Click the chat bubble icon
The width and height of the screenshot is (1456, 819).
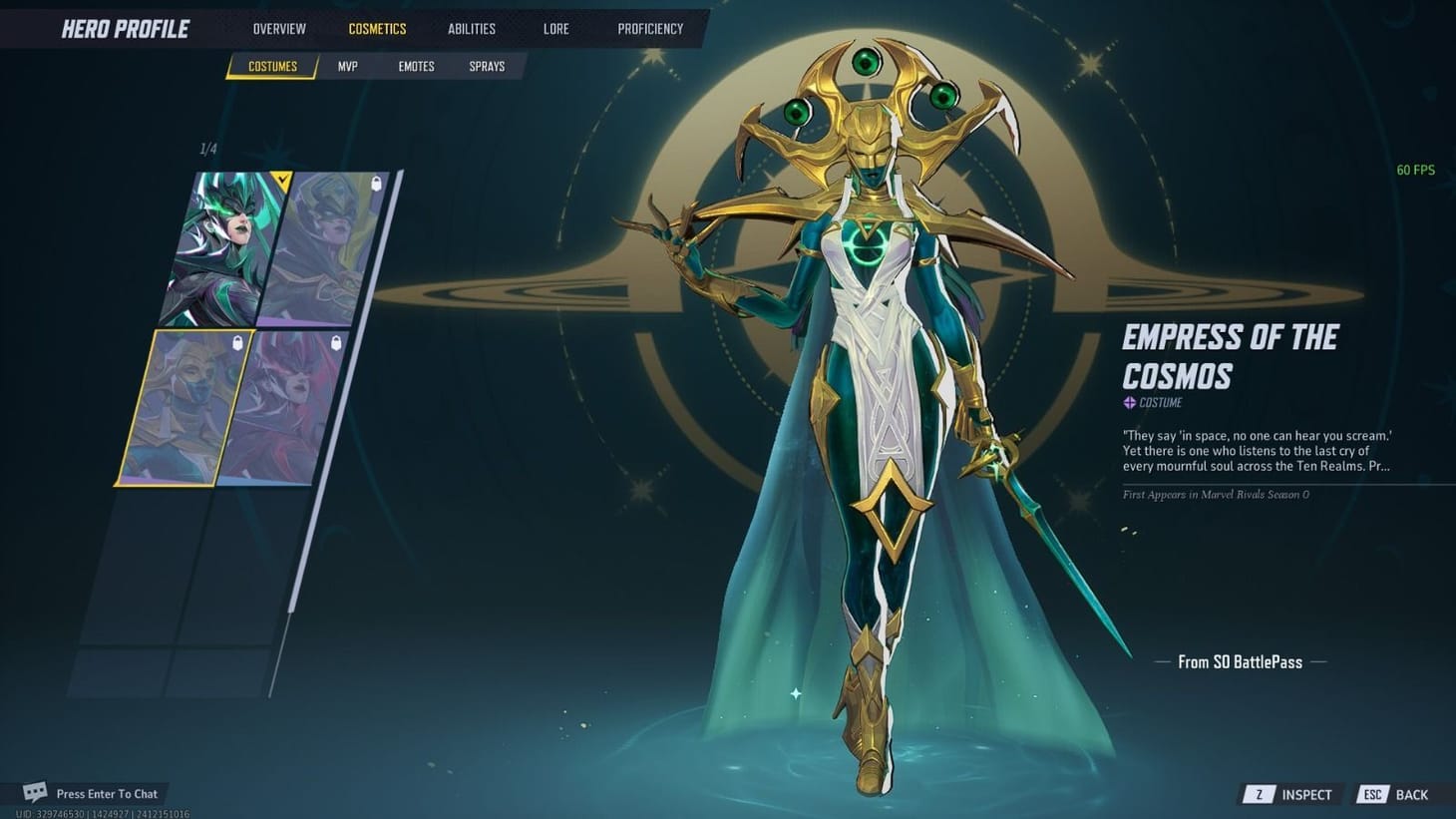click(33, 791)
